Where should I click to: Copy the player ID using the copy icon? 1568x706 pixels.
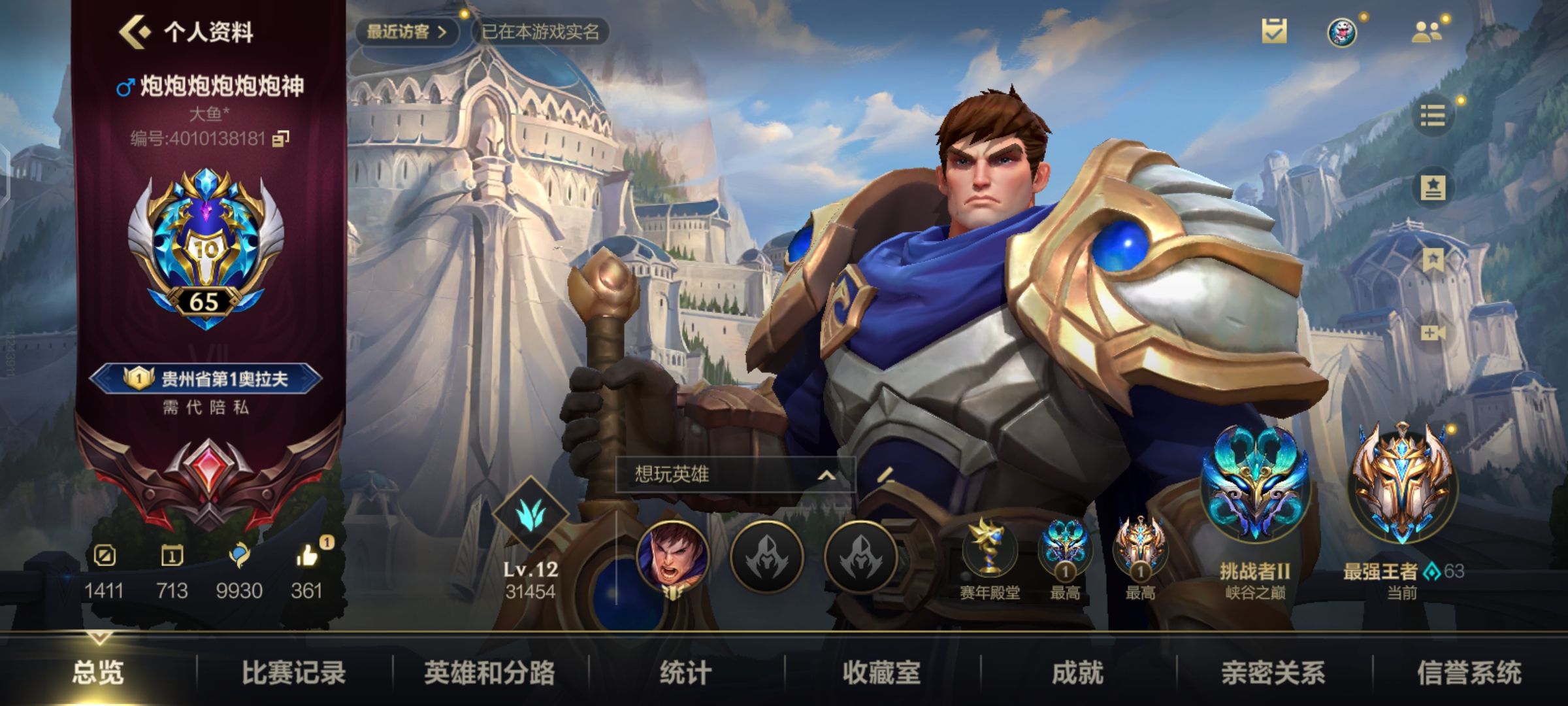pos(281,139)
